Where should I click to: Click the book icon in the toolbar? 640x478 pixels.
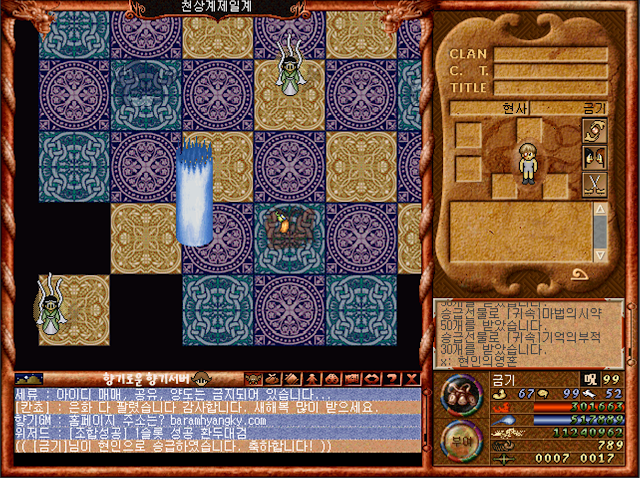(x=293, y=379)
